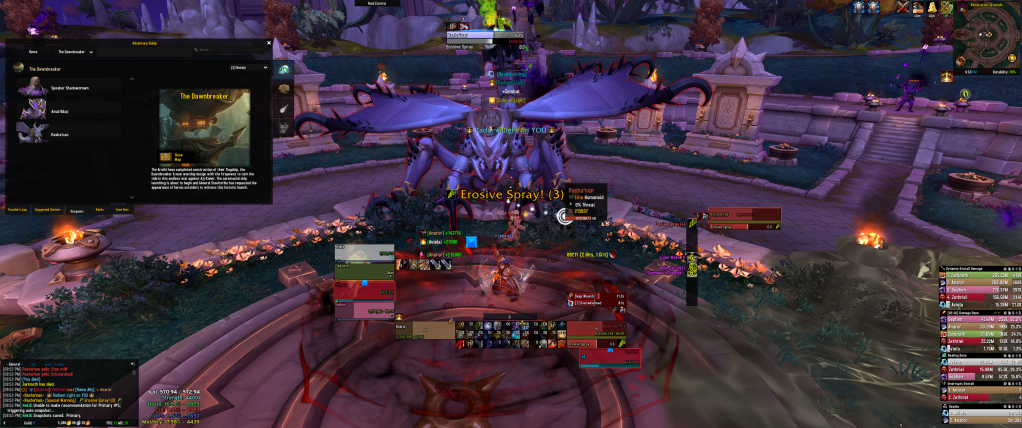
Task: Open the Suggested Content tab
Action: click(48, 210)
